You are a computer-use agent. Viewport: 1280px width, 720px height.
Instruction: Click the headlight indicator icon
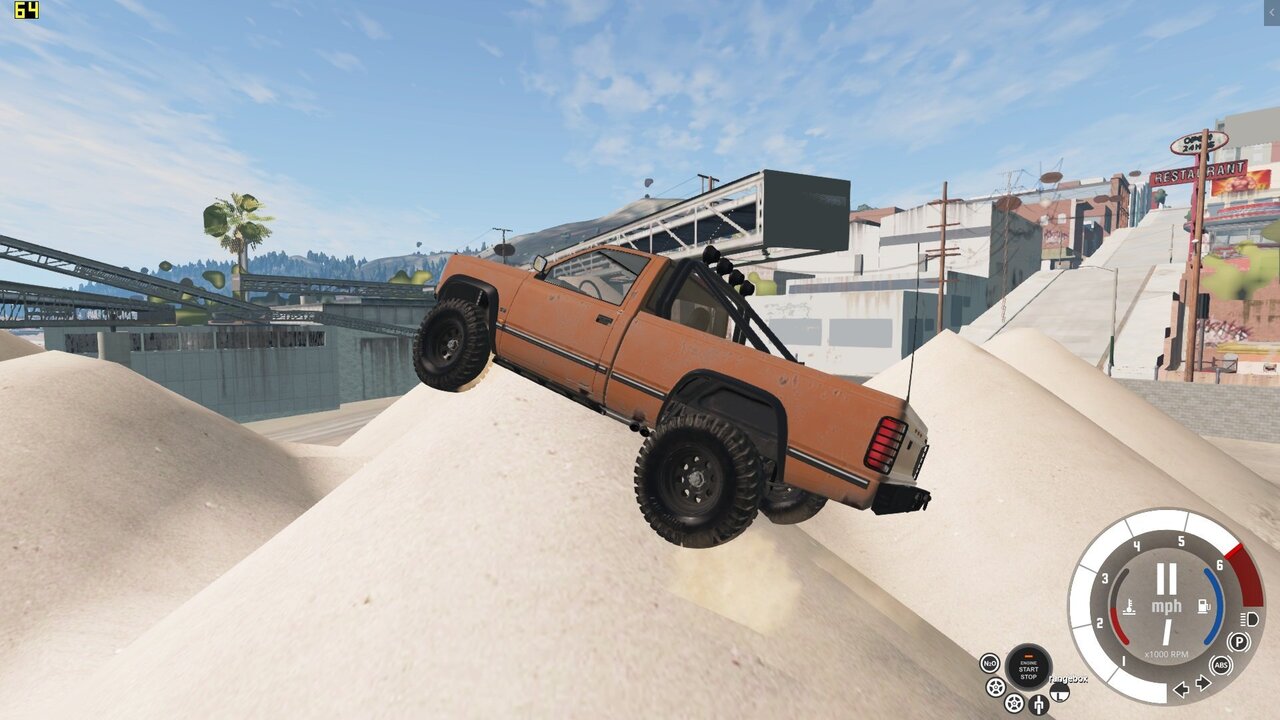click(x=1248, y=619)
